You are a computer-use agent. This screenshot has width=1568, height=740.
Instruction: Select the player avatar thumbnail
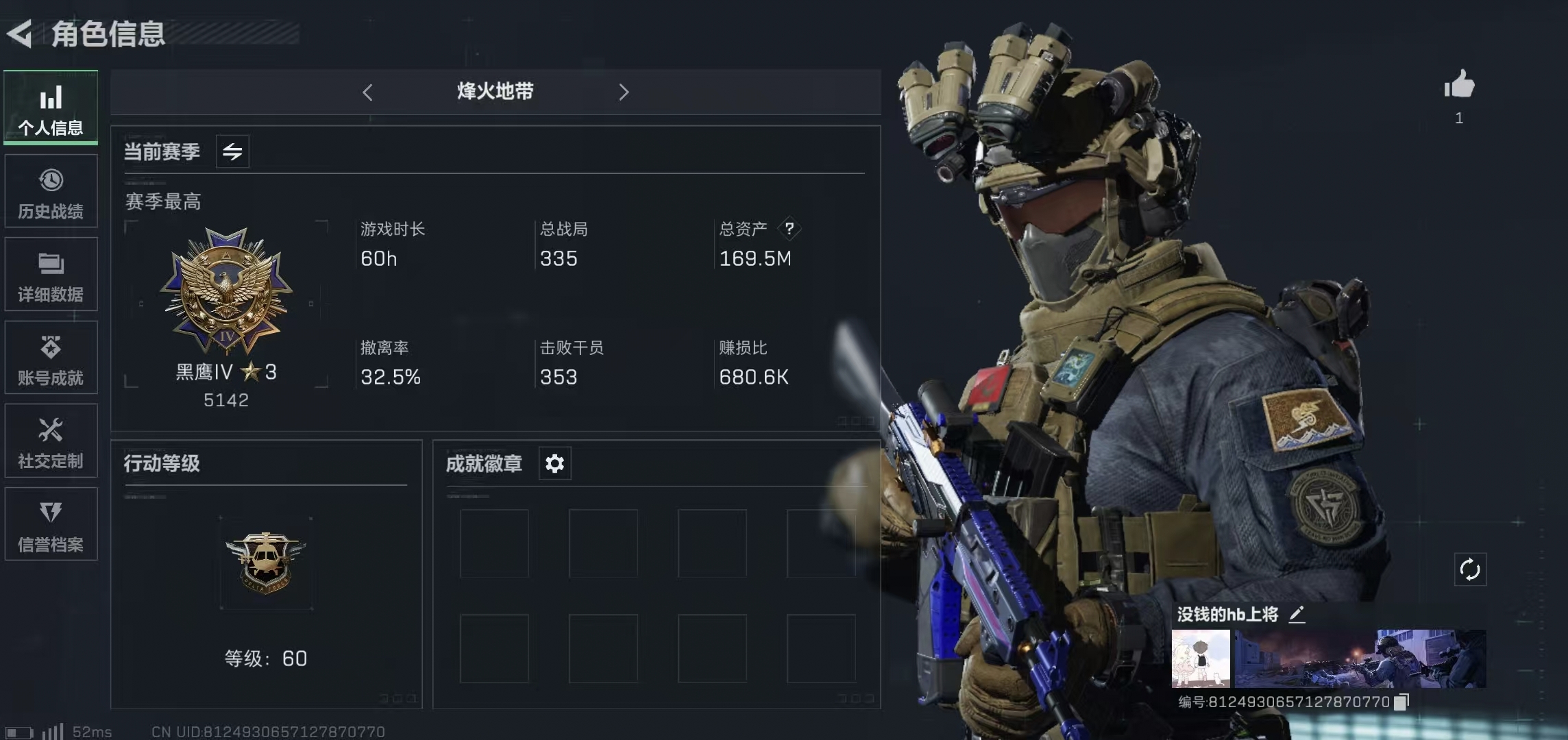click(1201, 658)
